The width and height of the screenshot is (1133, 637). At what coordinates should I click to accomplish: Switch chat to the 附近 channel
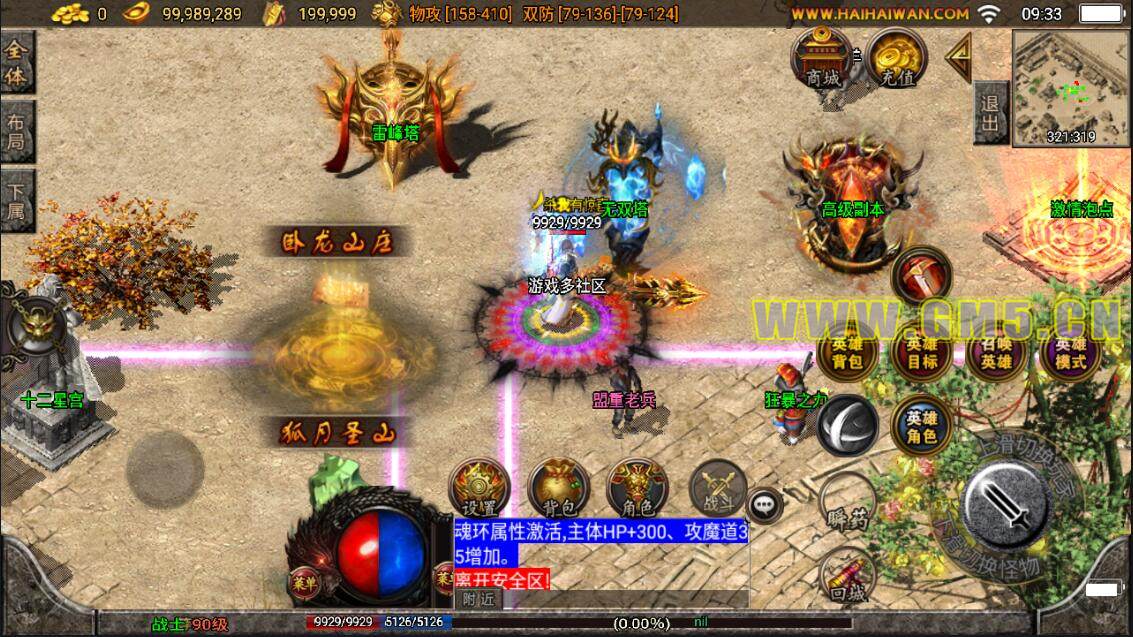[x=478, y=598]
